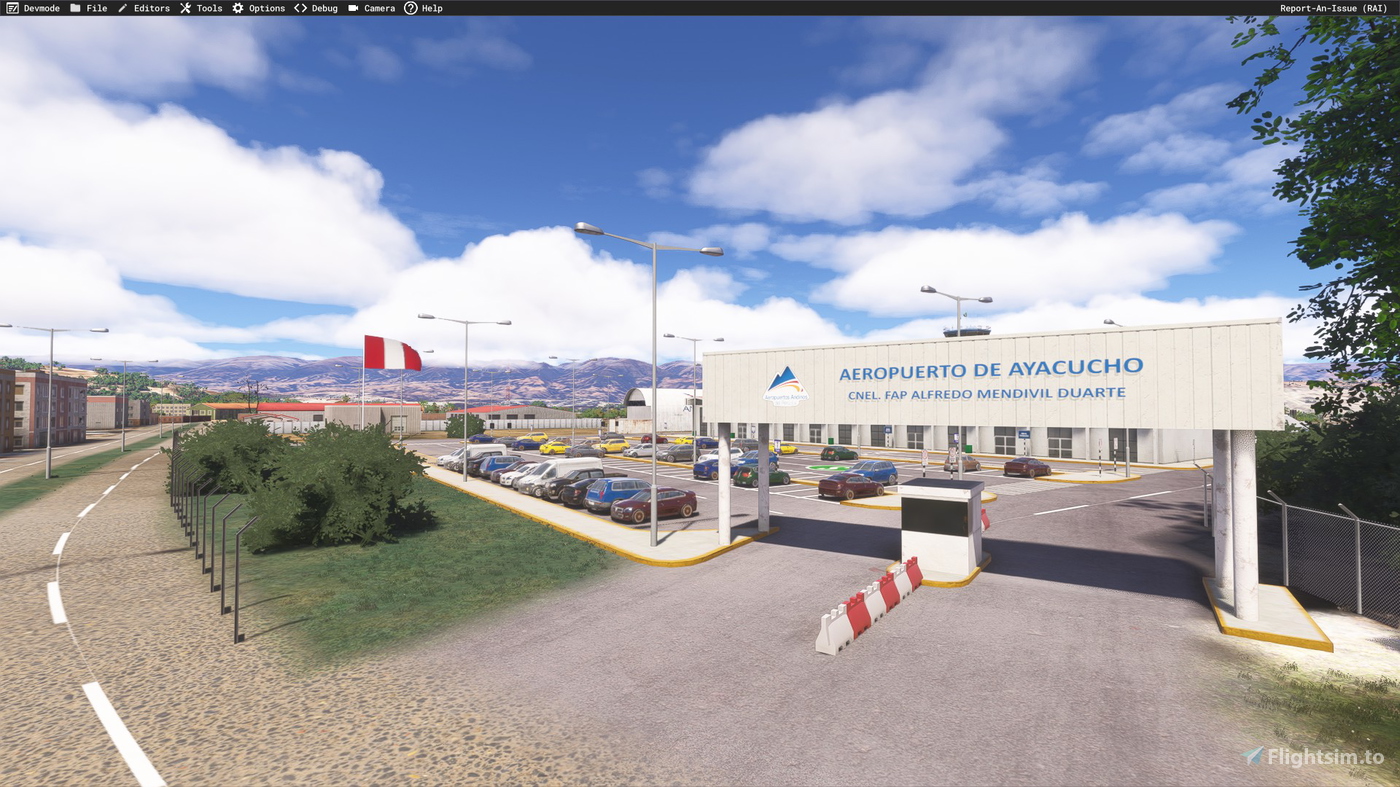Viewport: 1400px width, 787px height.
Task: Click Report-An-Issue (RAI)
Action: (x=1335, y=7)
